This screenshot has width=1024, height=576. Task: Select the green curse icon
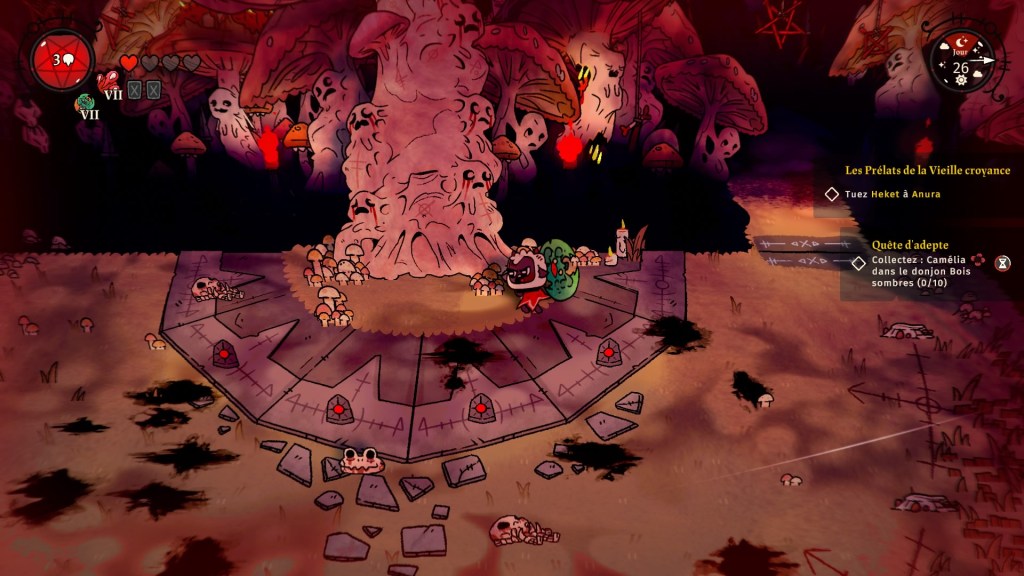84,101
